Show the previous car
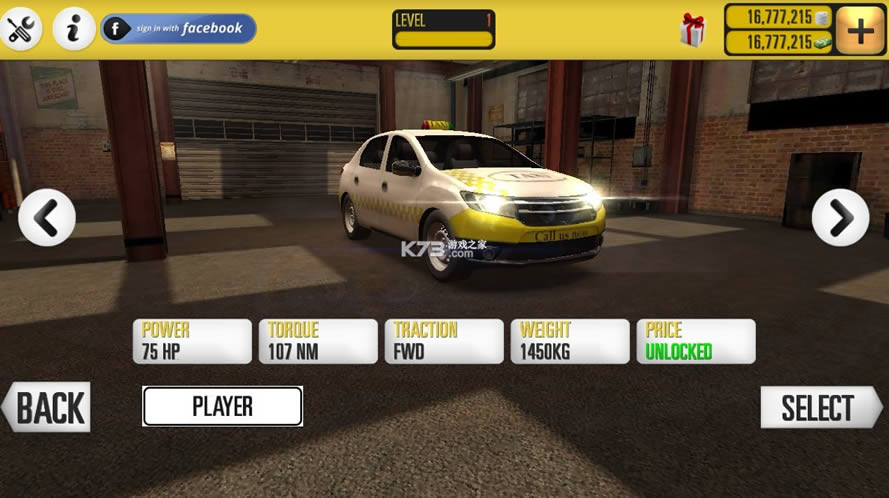 (x=46, y=217)
